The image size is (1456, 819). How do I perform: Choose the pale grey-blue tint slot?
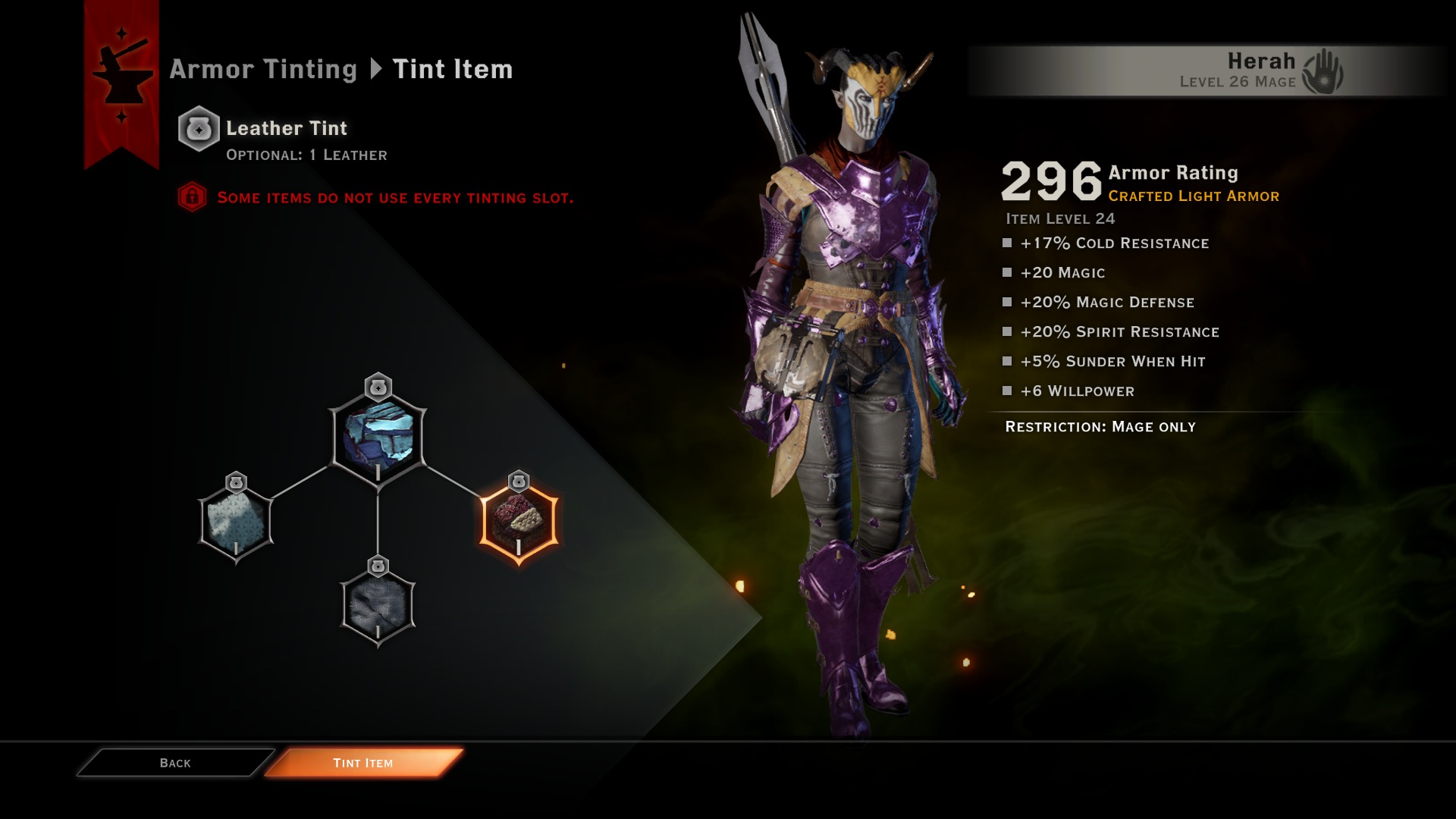point(236,522)
